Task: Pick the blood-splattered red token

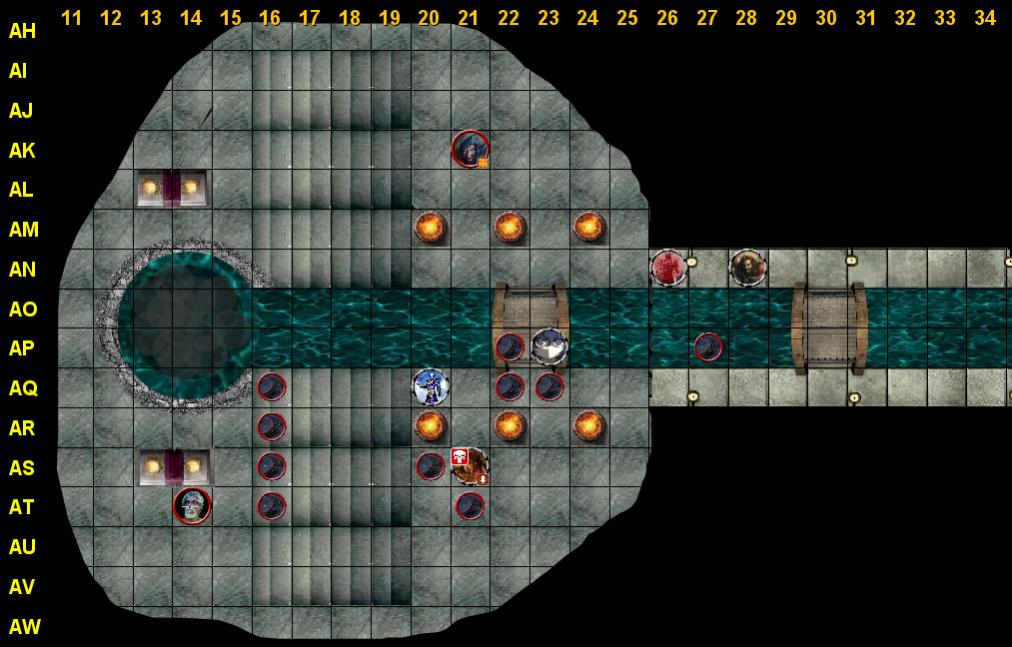Action: click(x=667, y=267)
